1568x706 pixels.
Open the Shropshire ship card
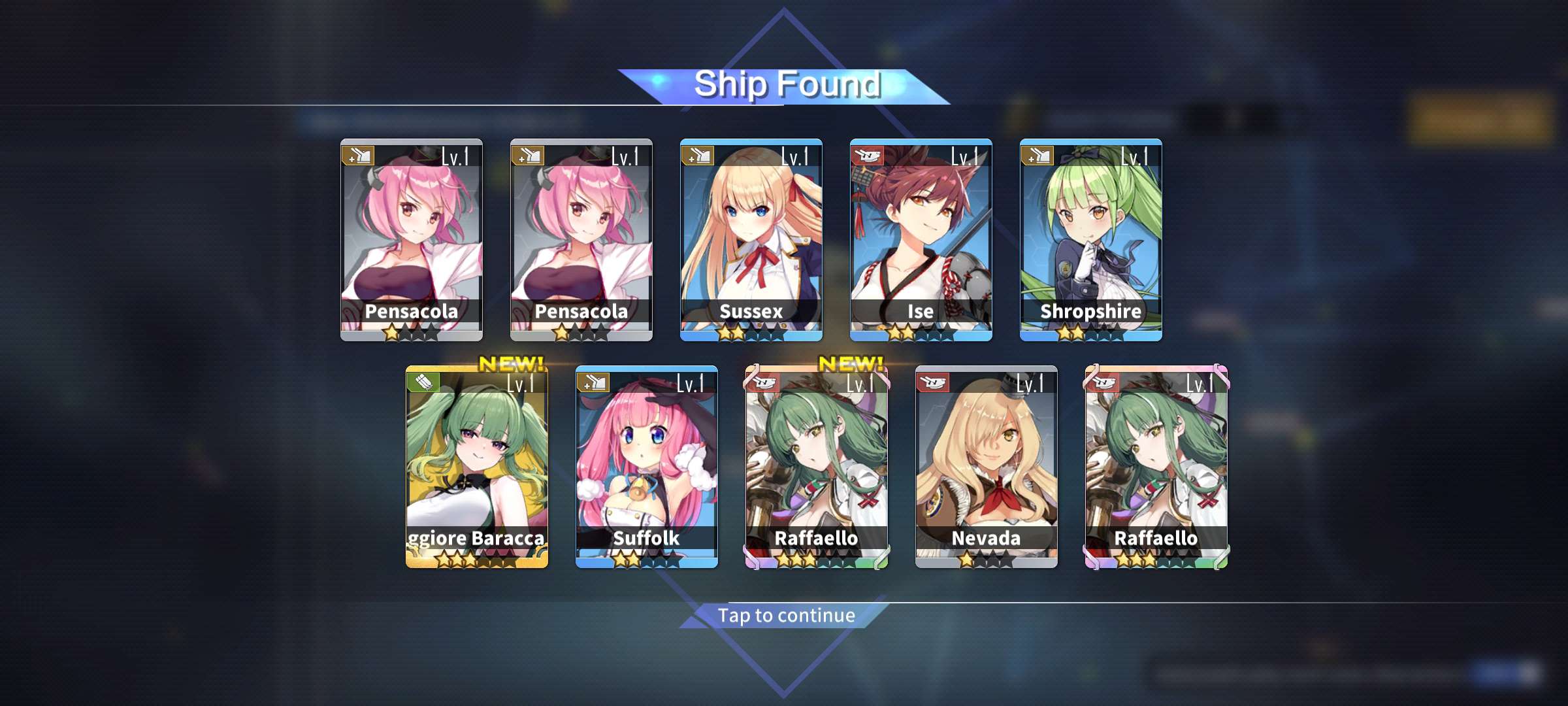tap(1090, 239)
